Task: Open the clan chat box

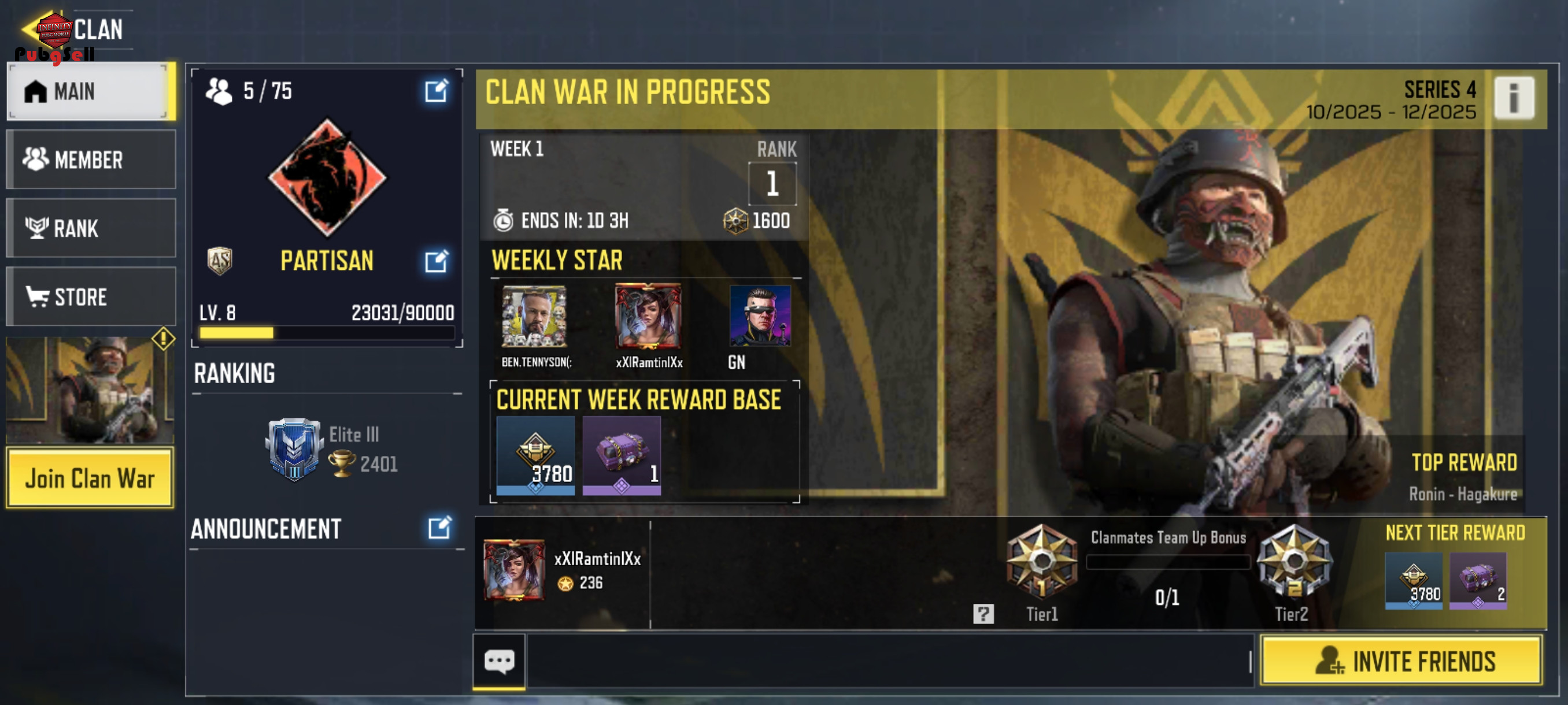Action: 499,661
